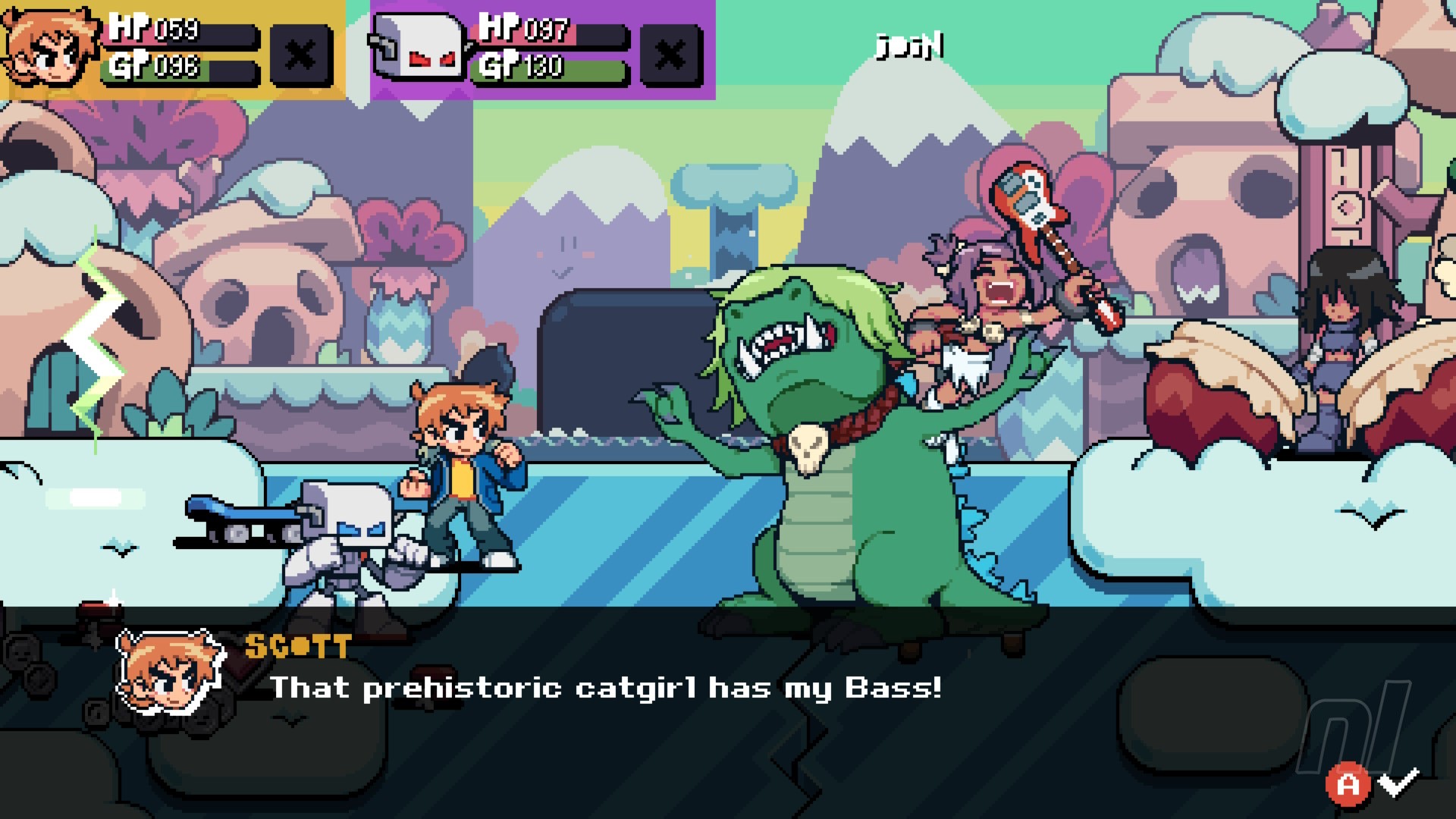
Task: Open Scott's empty item slot
Action: (300, 55)
